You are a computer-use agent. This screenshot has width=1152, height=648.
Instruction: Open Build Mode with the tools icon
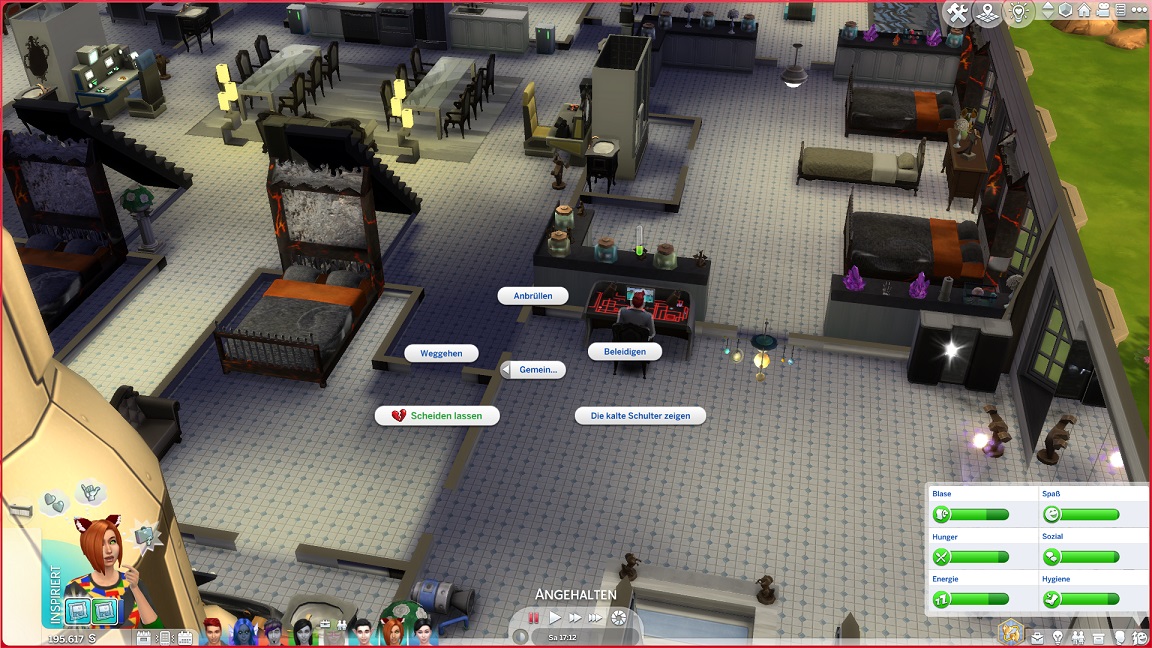[958, 13]
